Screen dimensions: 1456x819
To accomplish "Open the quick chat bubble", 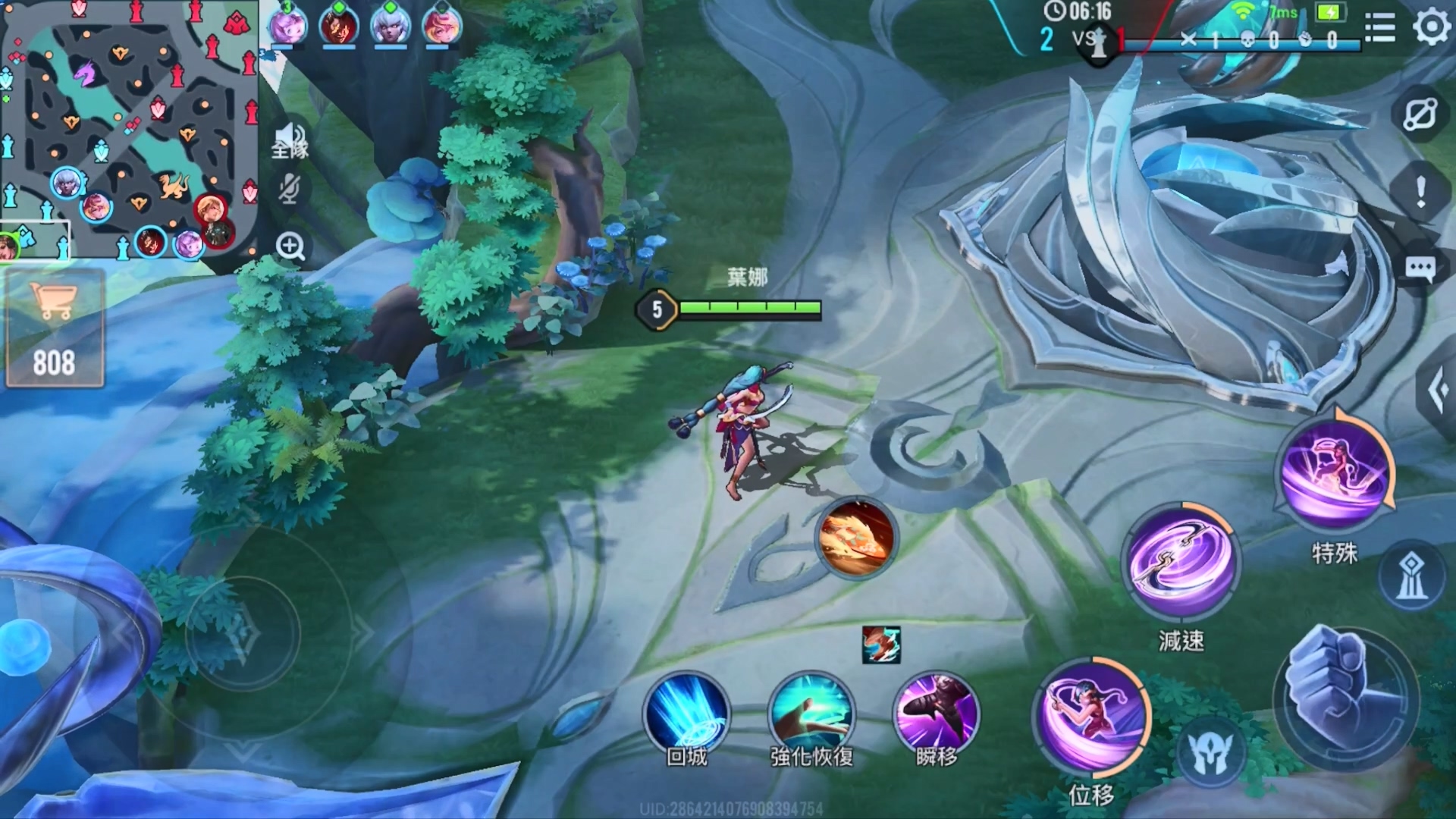I will [1420, 268].
